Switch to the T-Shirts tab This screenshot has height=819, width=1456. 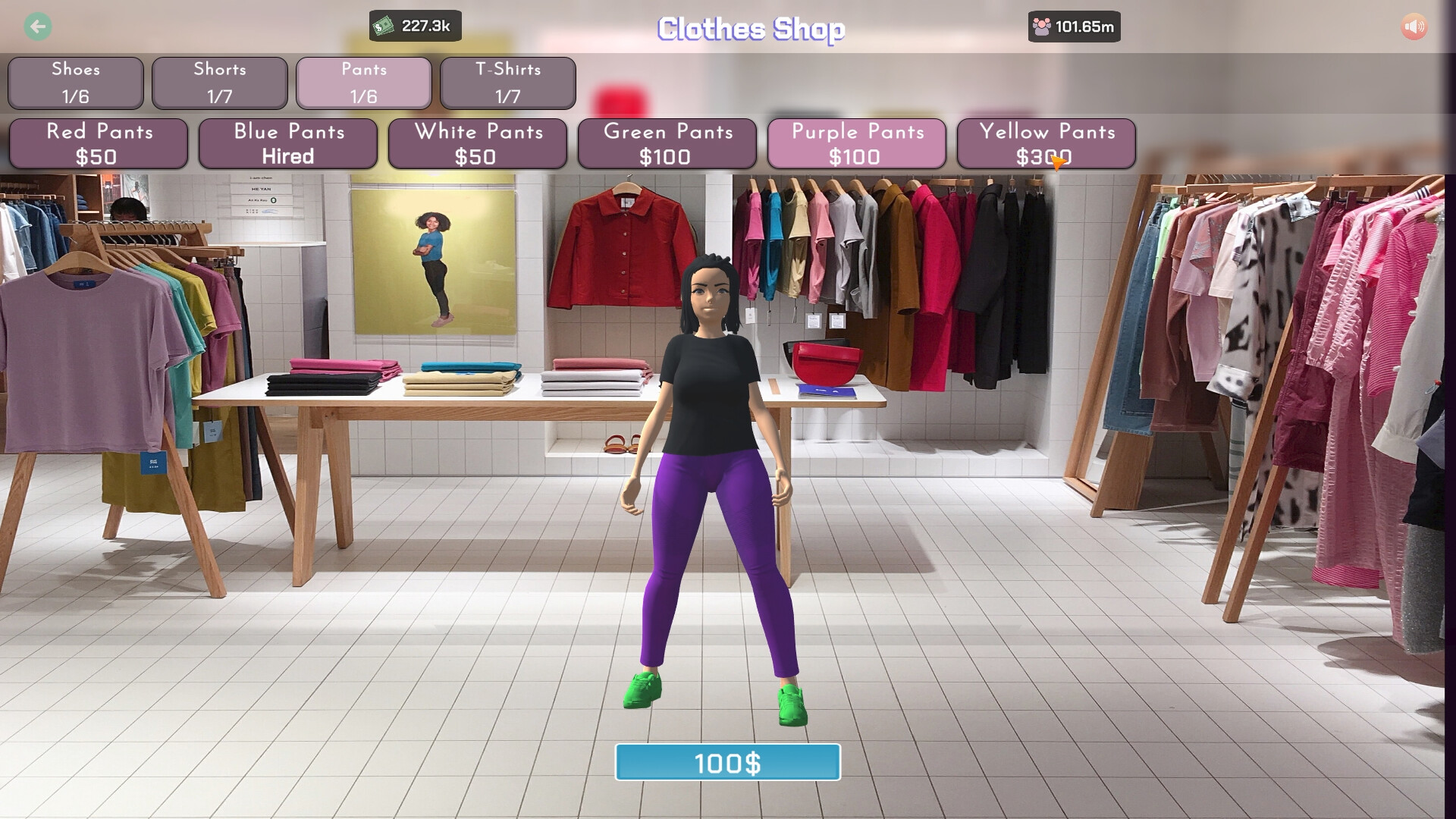(507, 83)
